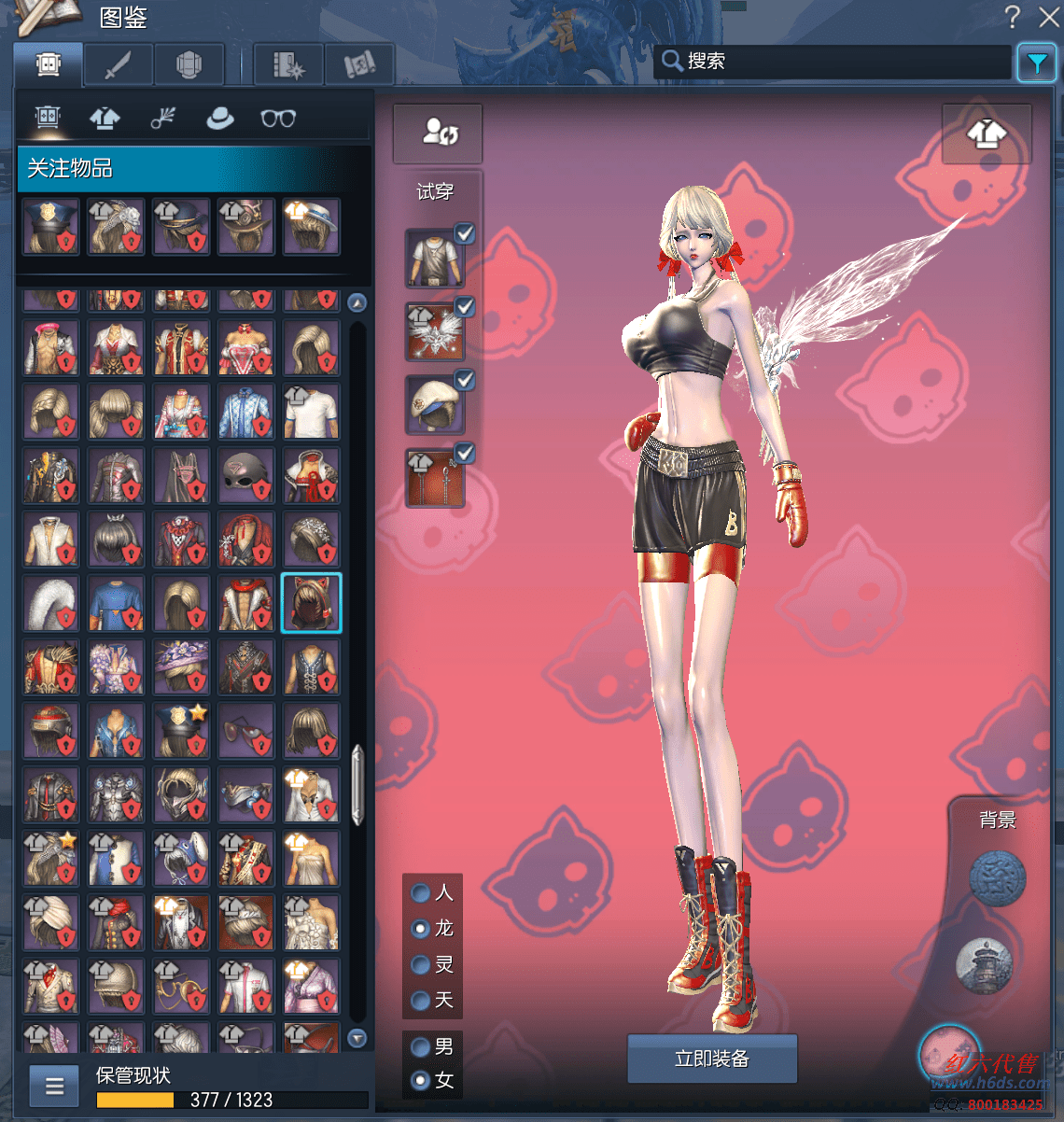
Task: Open the filter funnel button
Action: coord(1036,63)
